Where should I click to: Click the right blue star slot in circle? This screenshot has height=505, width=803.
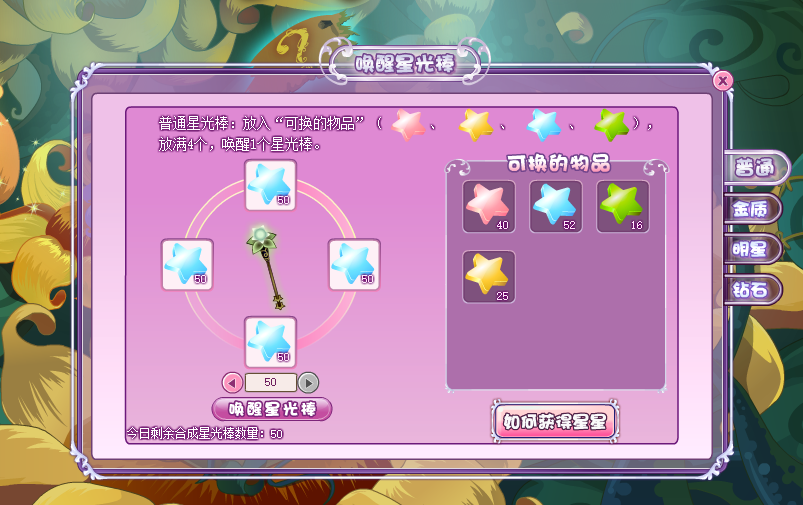coord(354,264)
